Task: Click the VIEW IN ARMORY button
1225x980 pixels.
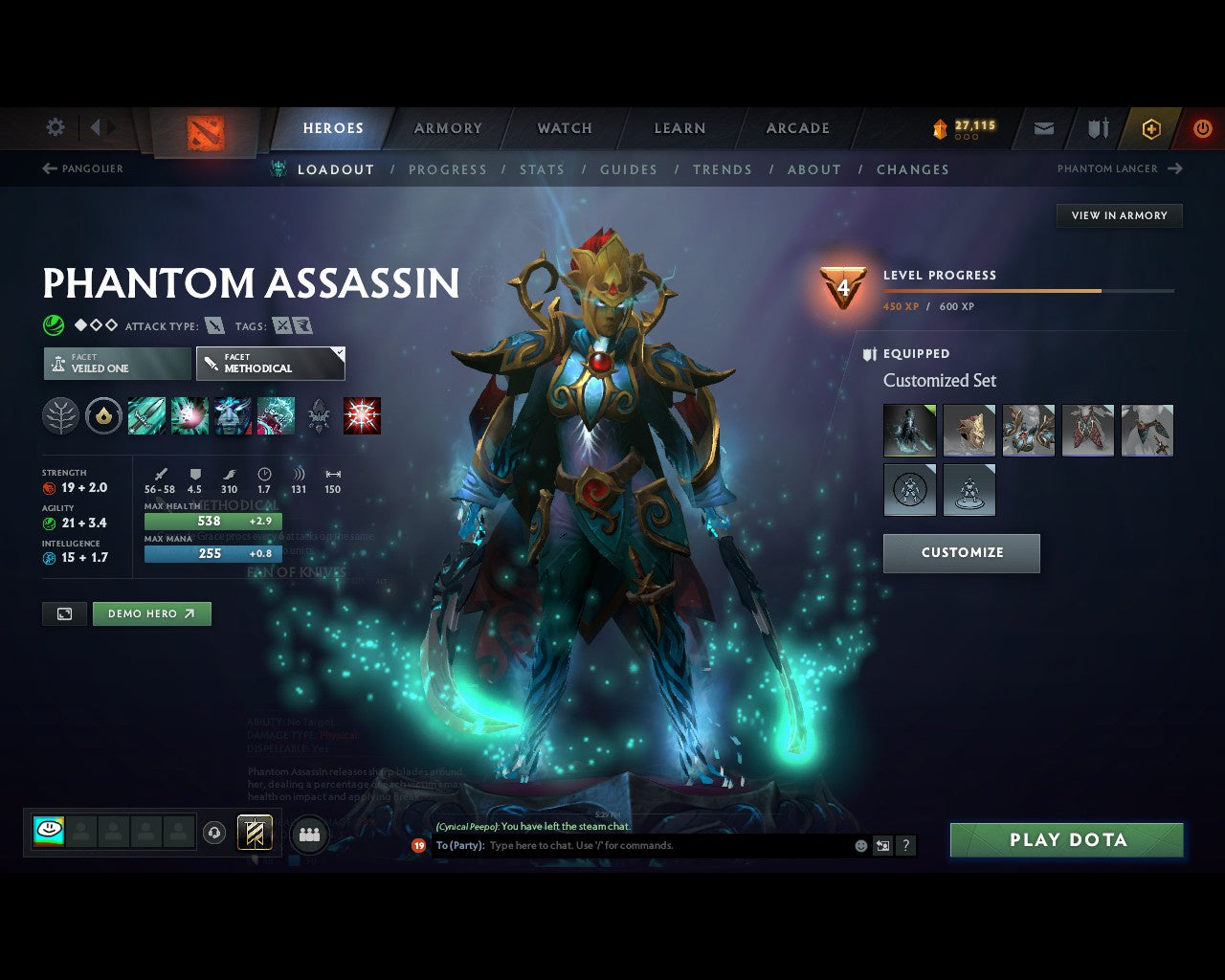Action: pyautogui.click(x=1118, y=215)
